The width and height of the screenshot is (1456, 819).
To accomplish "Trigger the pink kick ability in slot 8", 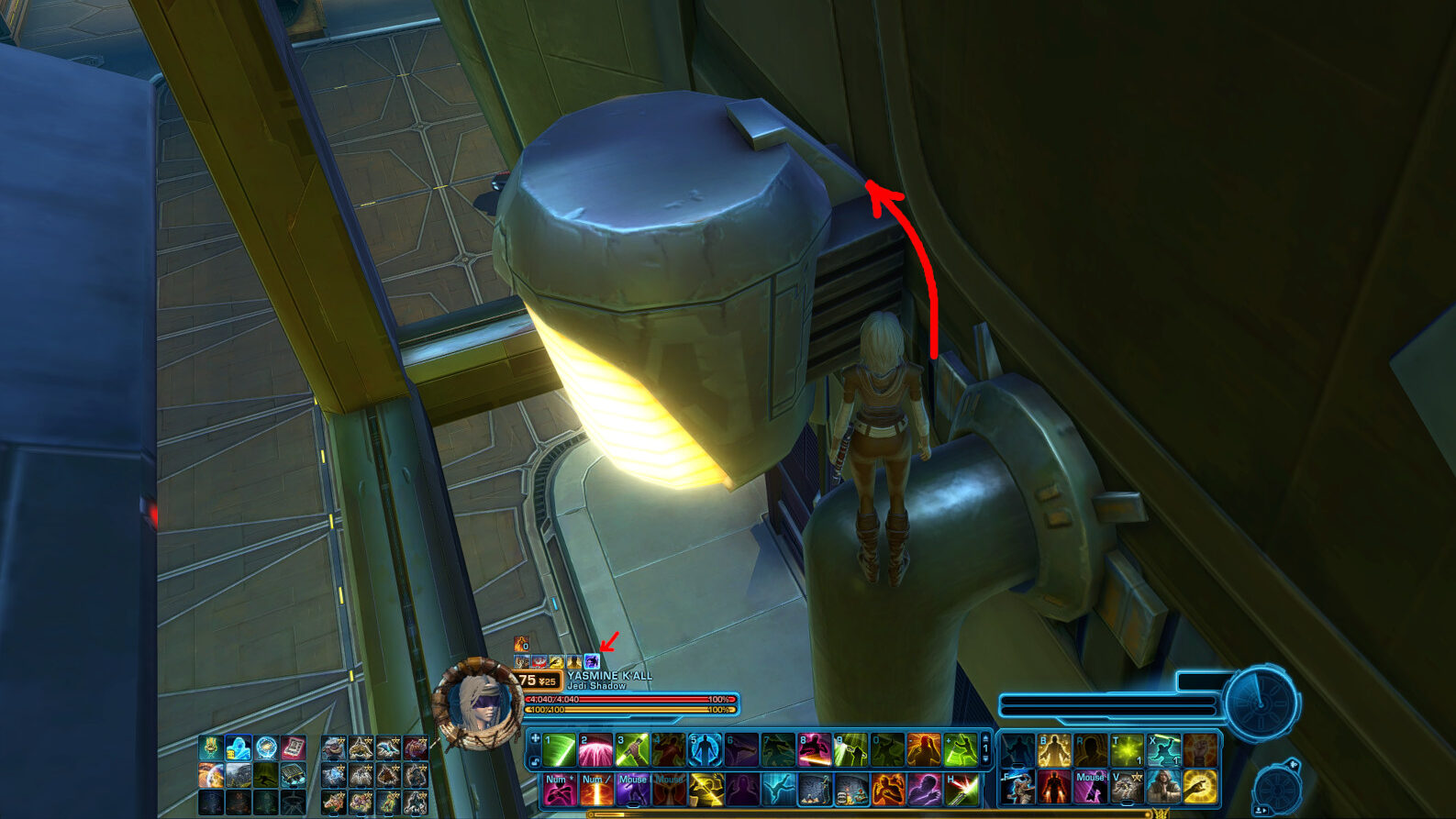I will tap(814, 749).
